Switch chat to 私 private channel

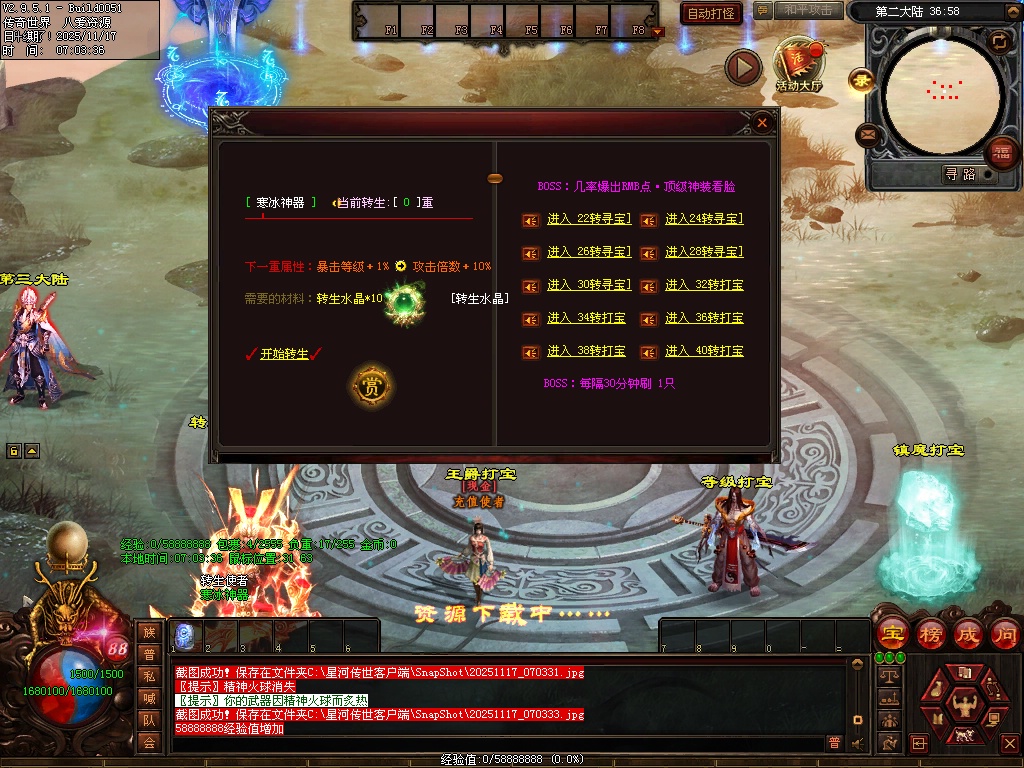point(149,676)
